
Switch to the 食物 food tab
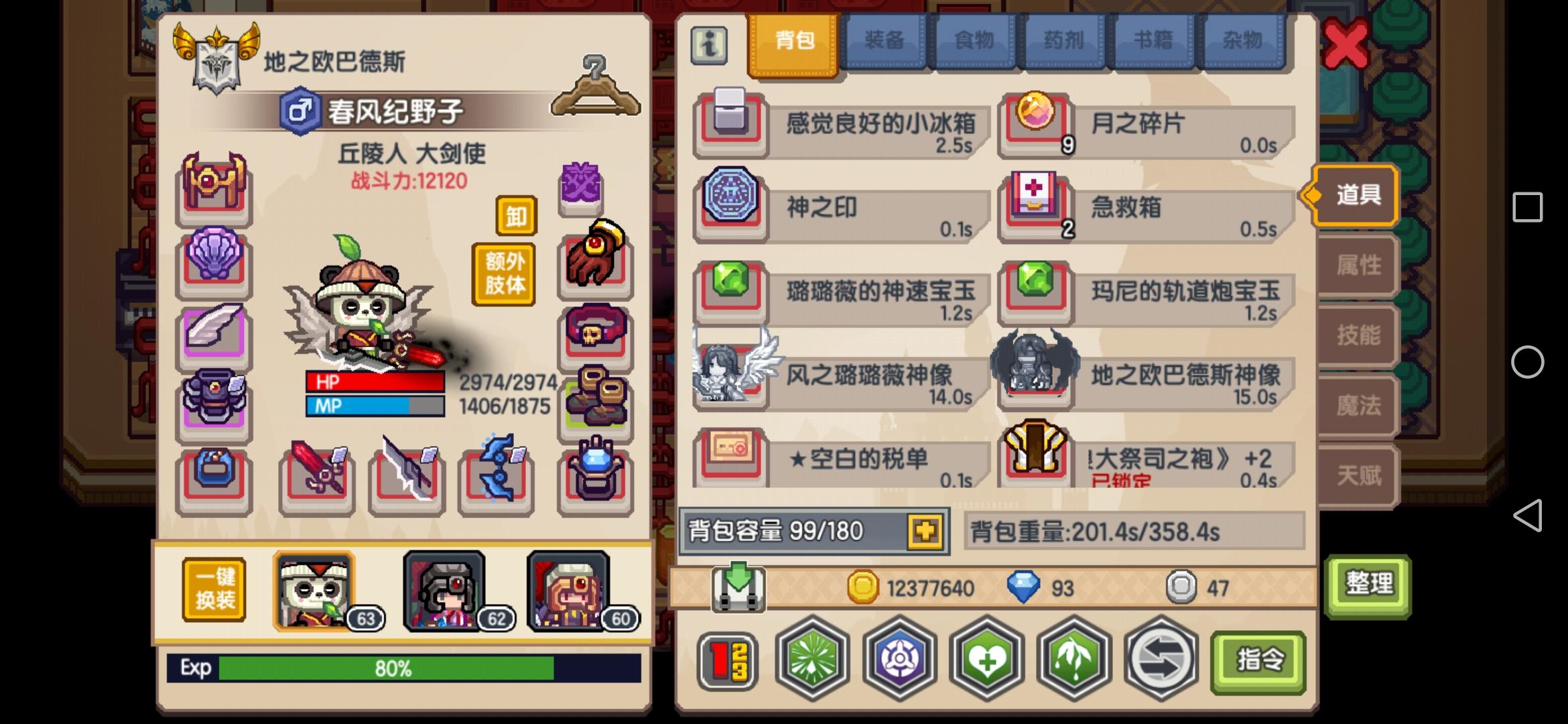pos(974,40)
